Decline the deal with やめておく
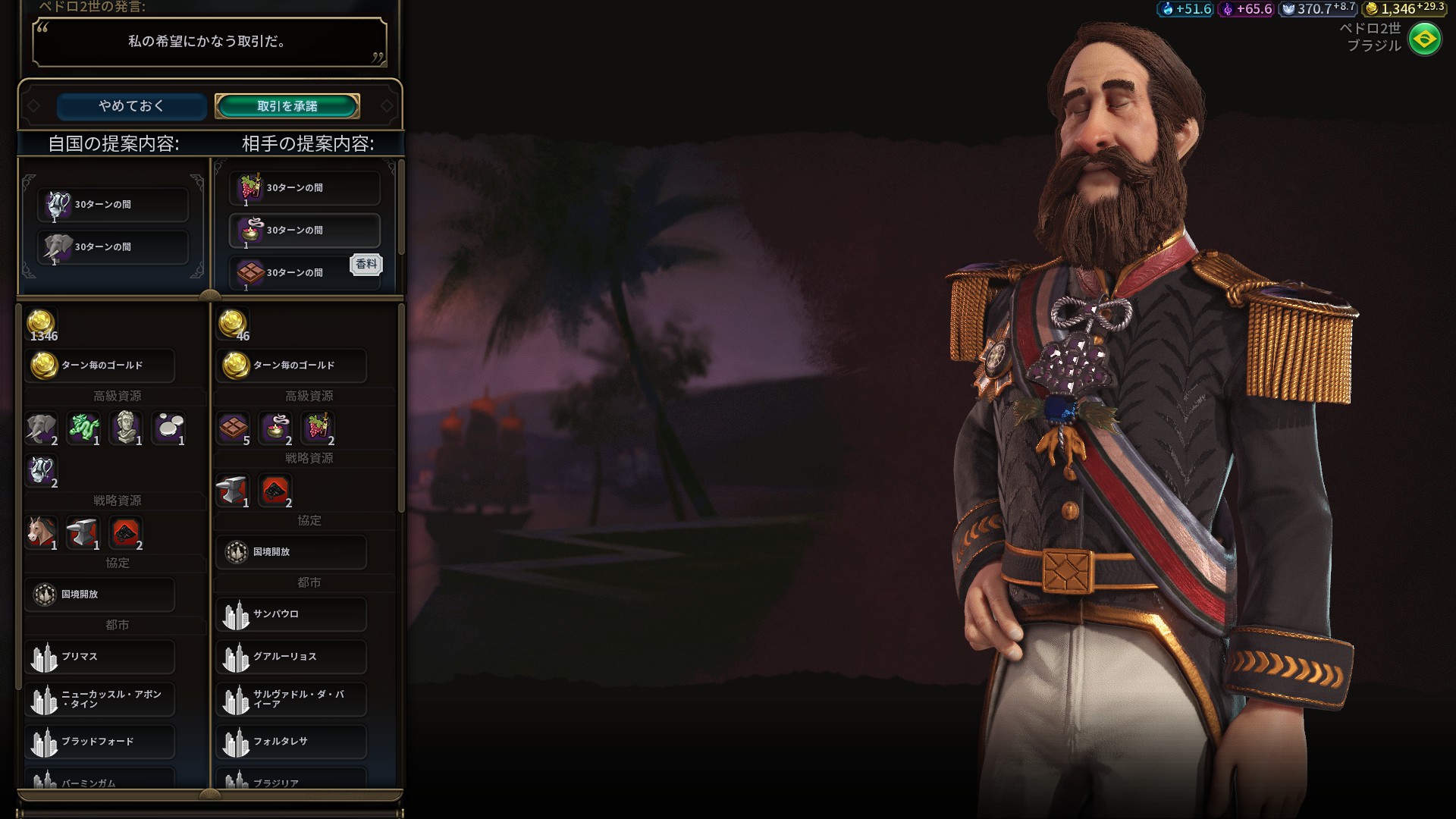 [x=131, y=106]
